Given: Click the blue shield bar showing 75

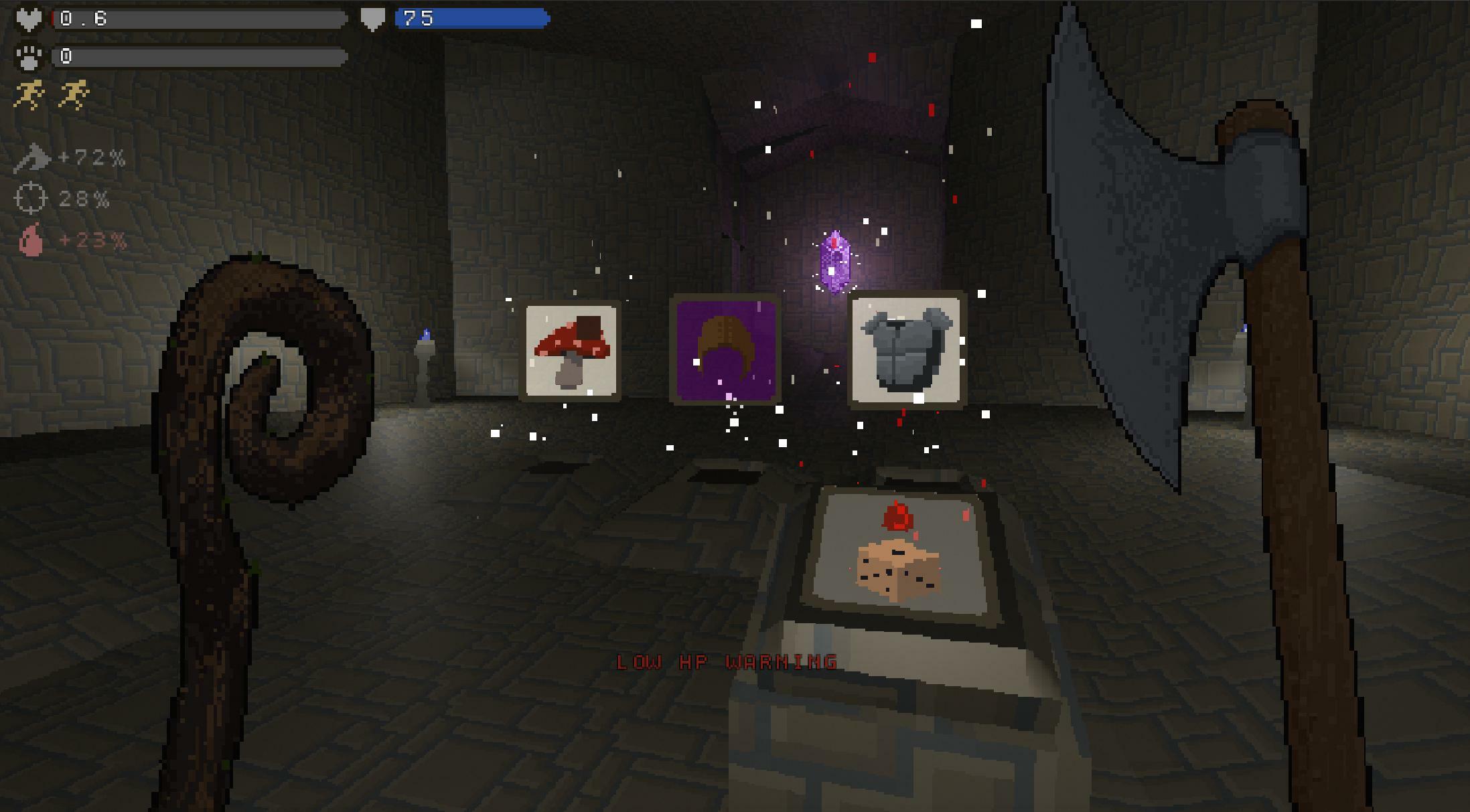Looking at the screenshot, I should coord(469,18).
